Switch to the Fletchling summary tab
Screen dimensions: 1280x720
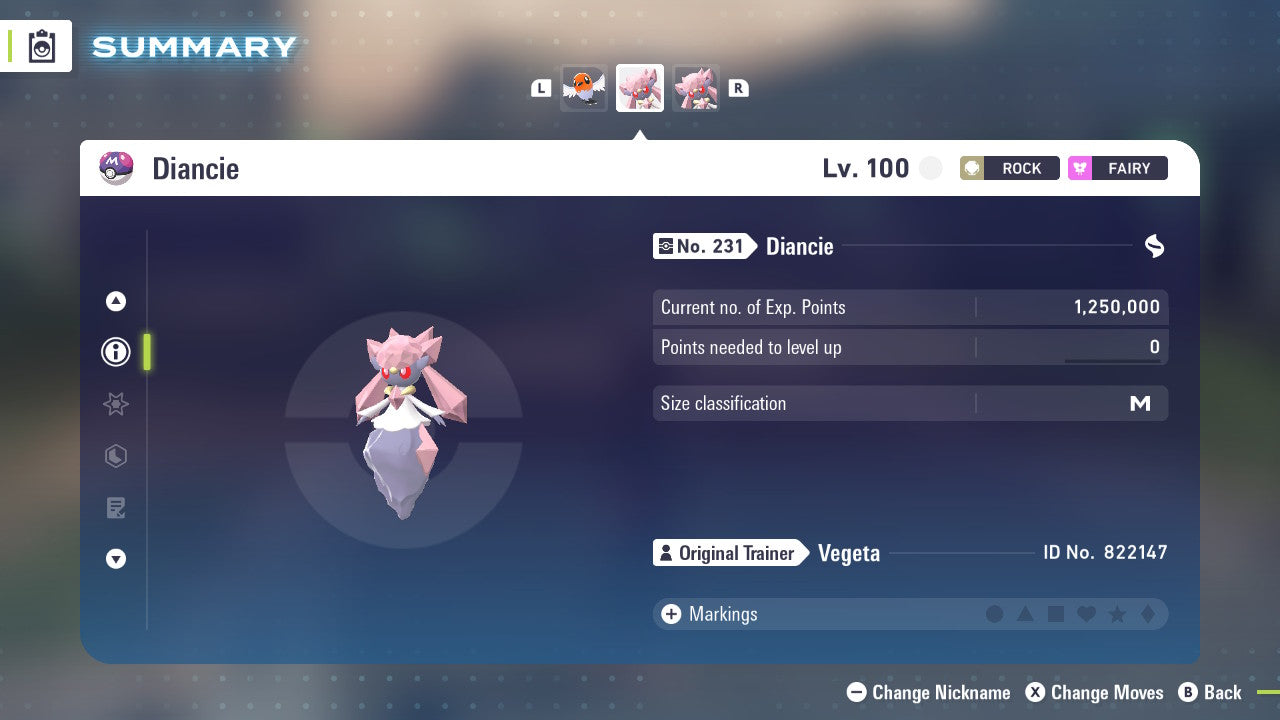tap(584, 88)
